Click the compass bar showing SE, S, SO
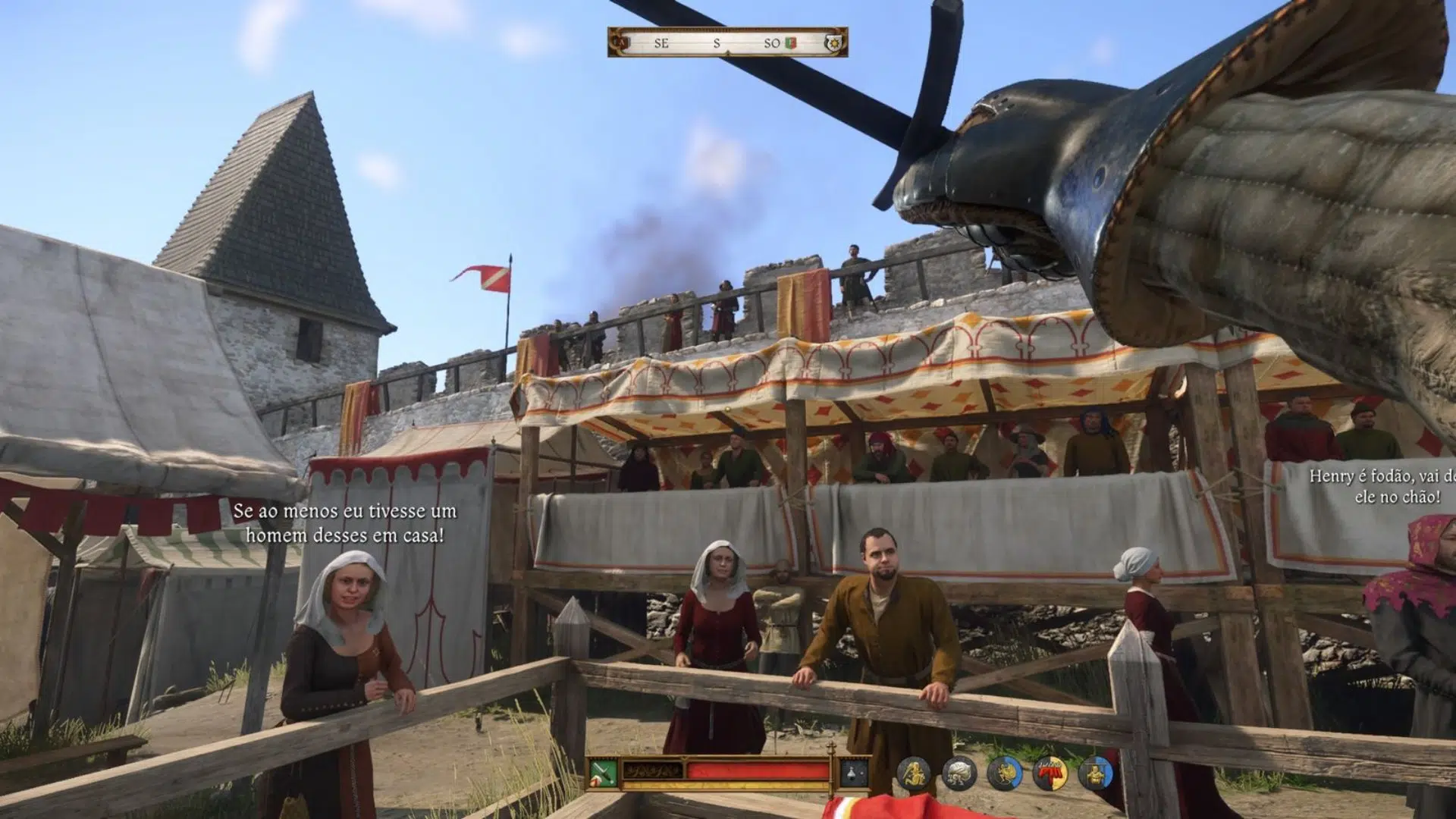Image resolution: width=1456 pixels, height=819 pixels. [726, 43]
